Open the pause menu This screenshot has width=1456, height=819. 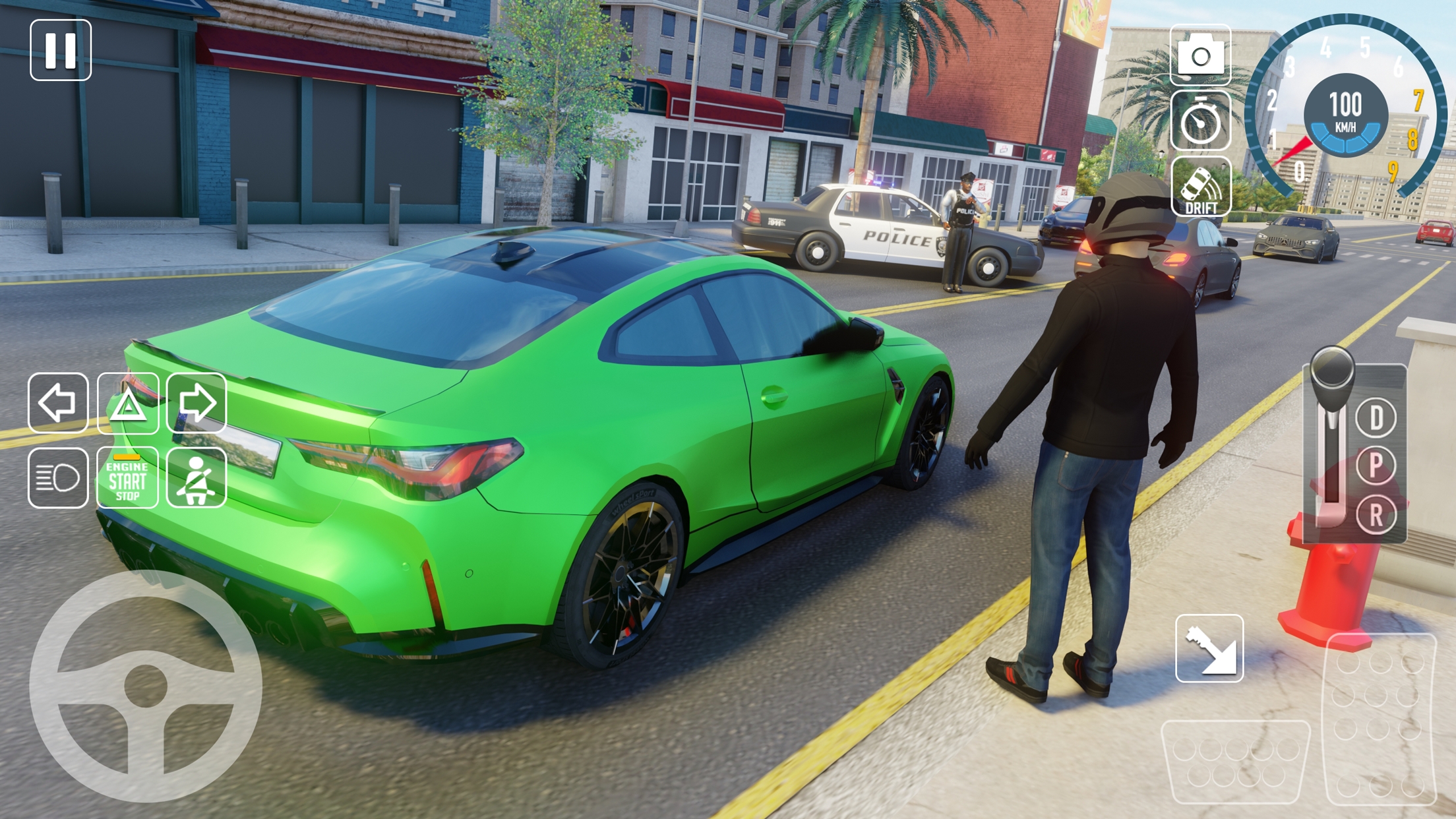coord(59,49)
